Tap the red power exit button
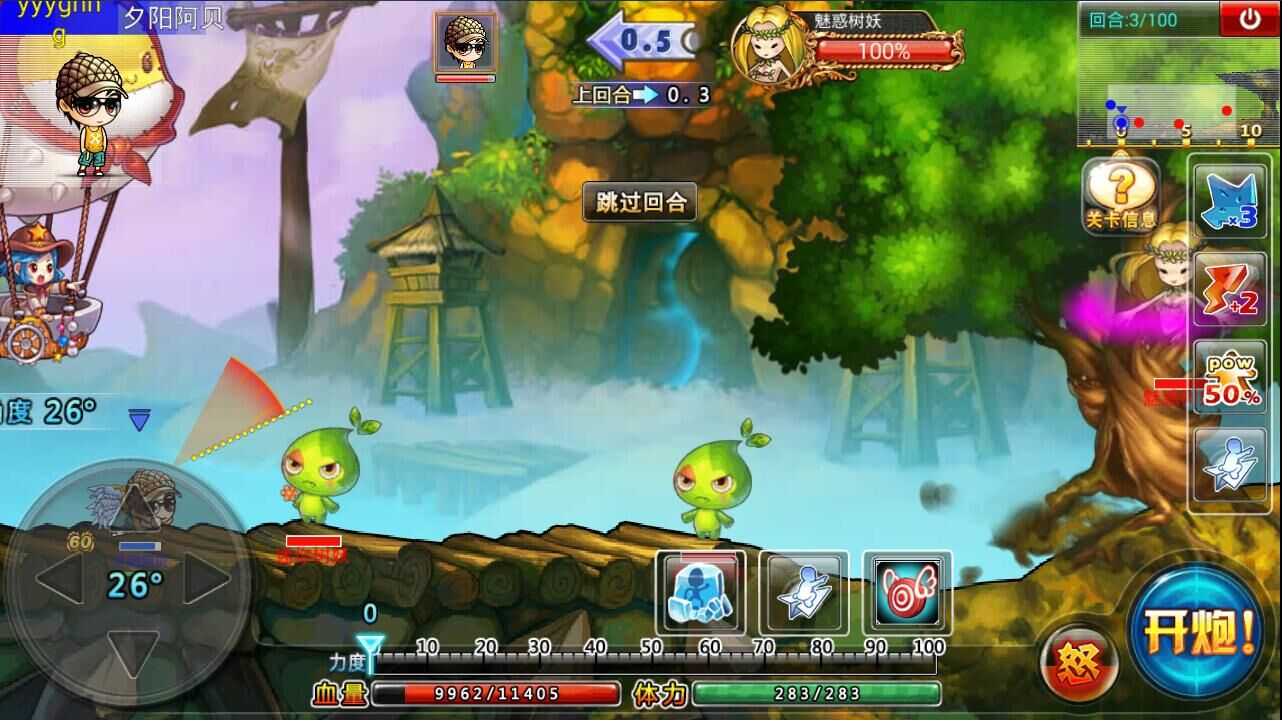Screen dimensions: 1282x720 (1249, 19)
